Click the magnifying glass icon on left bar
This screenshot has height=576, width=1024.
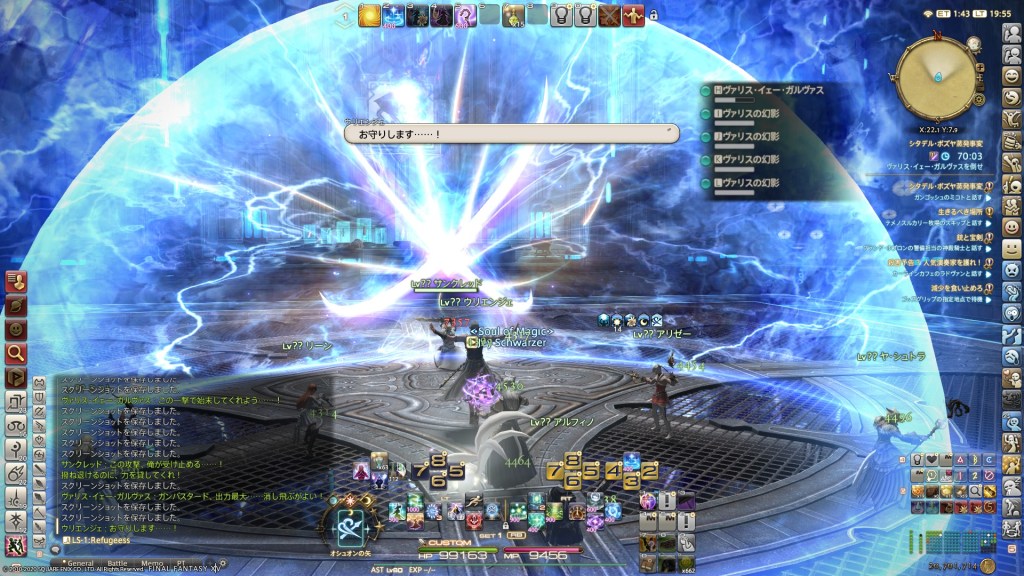tap(15, 353)
